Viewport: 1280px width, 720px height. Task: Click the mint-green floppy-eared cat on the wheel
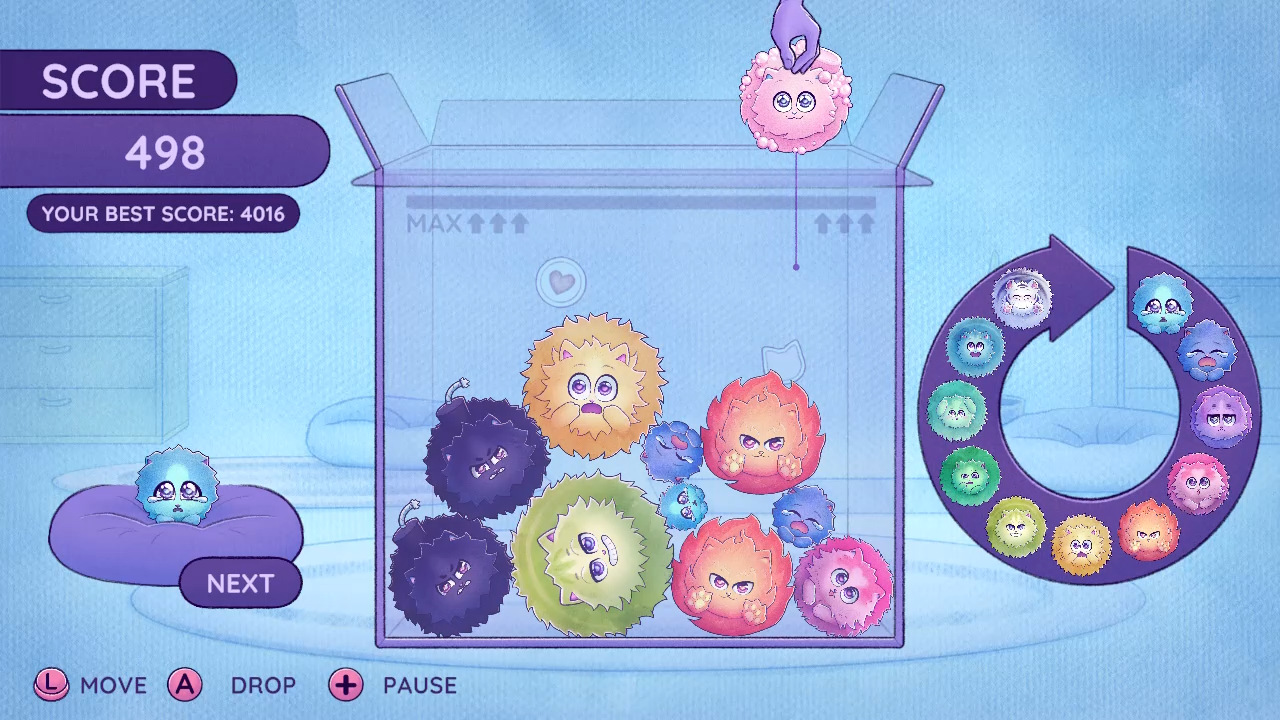tap(957, 410)
